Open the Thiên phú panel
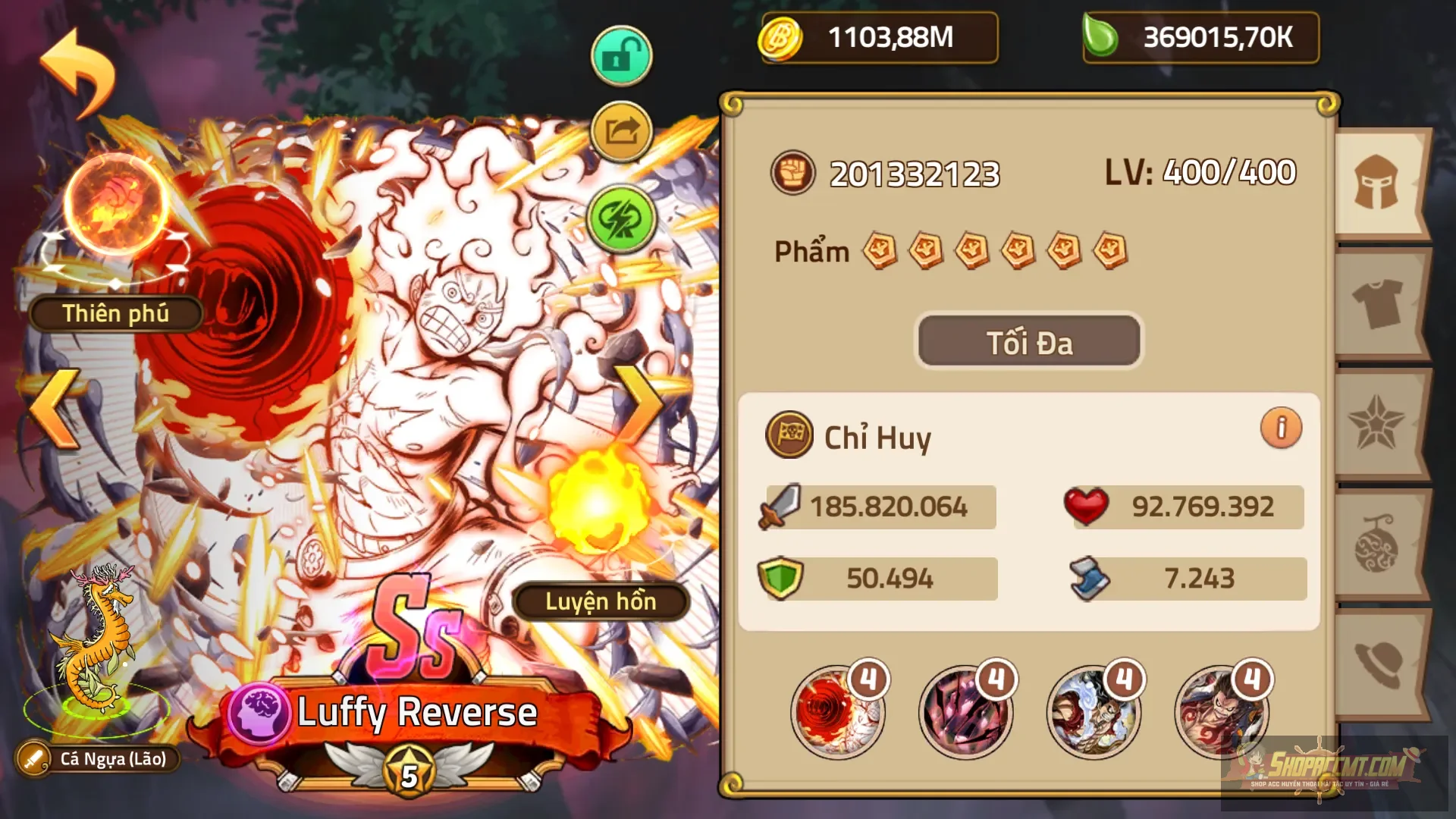Viewport: 1456px width, 819px height. 117,313
